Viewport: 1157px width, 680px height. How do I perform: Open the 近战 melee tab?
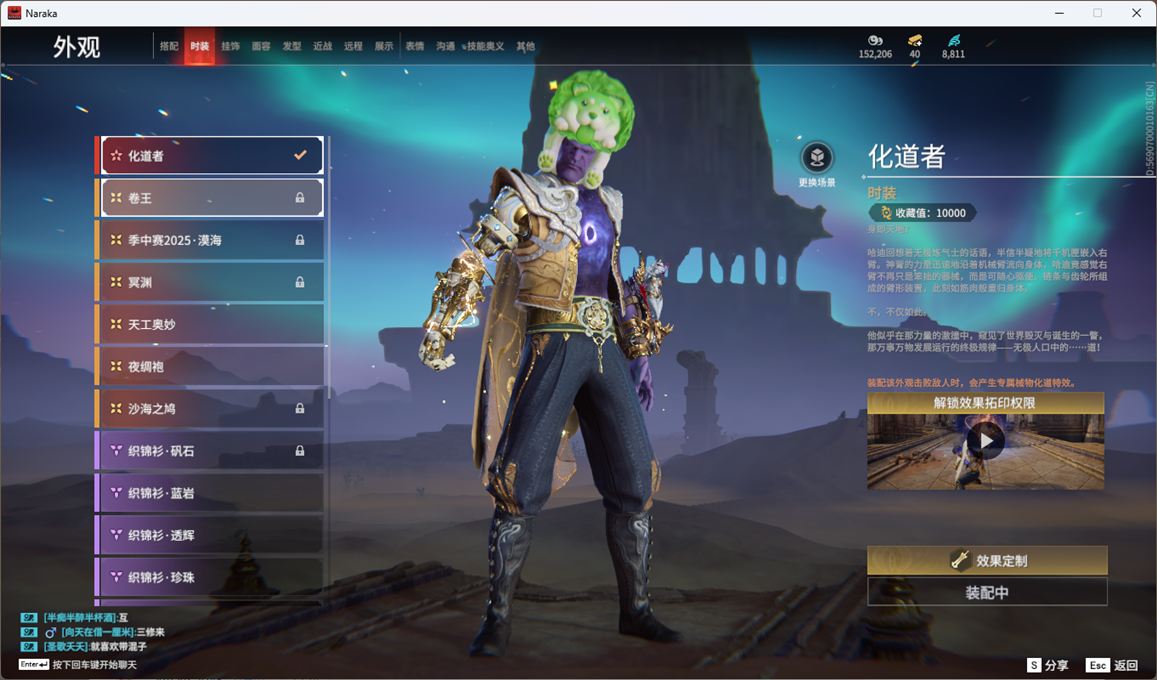pos(322,47)
